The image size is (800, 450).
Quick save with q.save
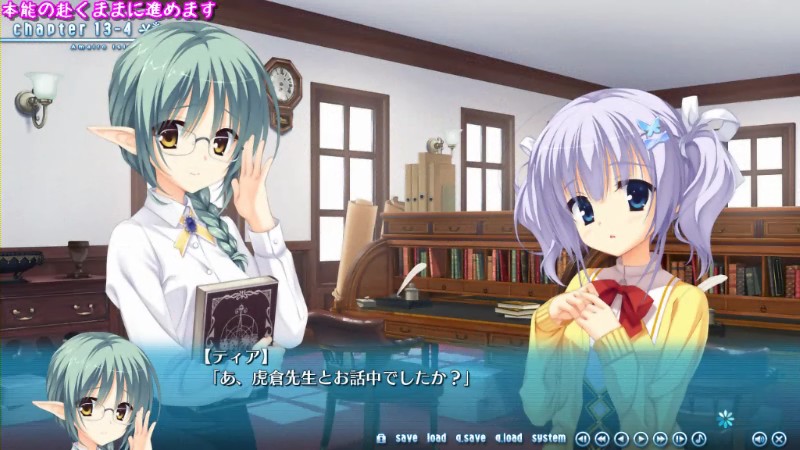pyautogui.click(x=470, y=438)
